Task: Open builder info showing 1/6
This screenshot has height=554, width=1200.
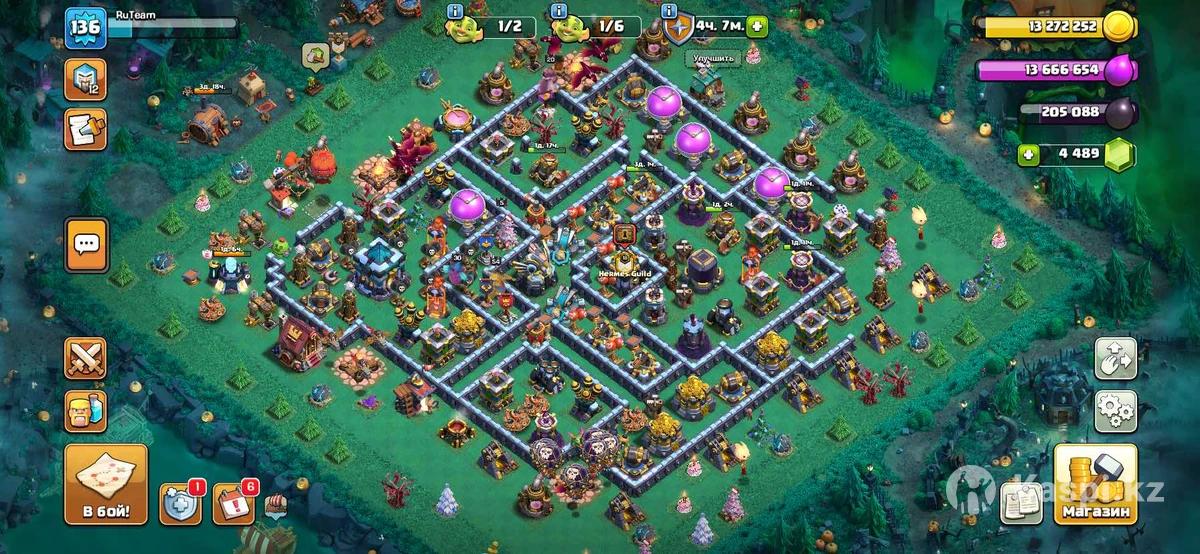Action: [x=597, y=26]
